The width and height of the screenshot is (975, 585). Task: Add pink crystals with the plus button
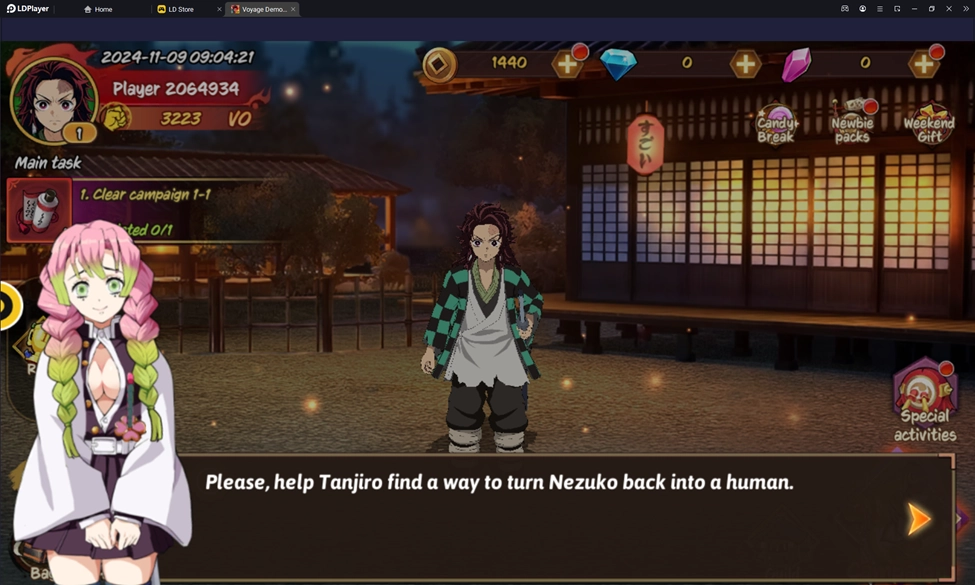(x=922, y=65)
